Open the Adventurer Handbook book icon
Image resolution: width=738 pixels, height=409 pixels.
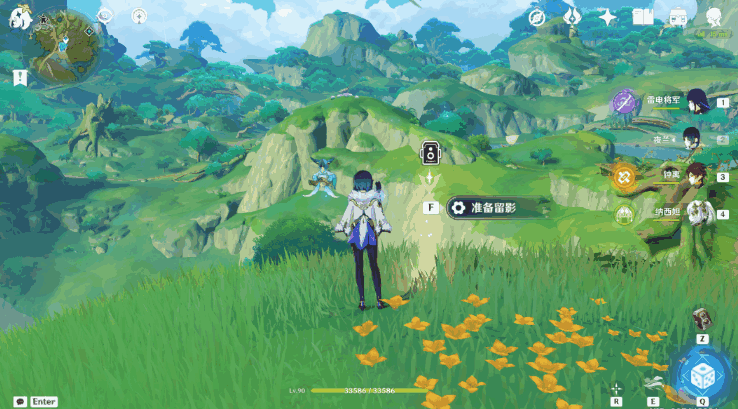click(x=643, y=17)
